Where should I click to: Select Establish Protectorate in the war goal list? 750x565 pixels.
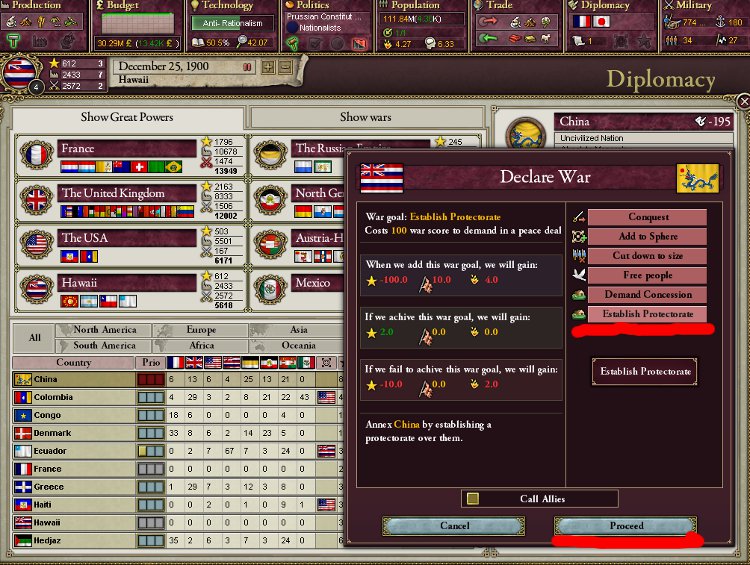[x=647, y=314]
